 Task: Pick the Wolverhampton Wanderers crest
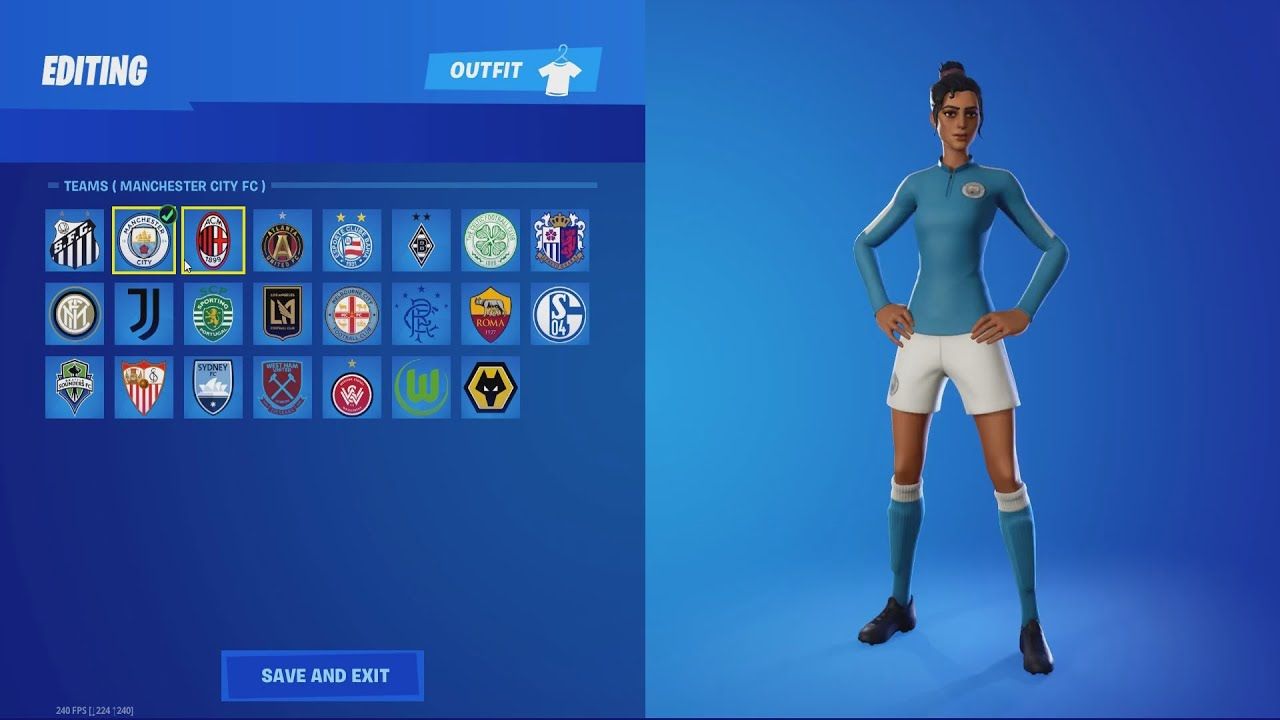click(490, 387)
